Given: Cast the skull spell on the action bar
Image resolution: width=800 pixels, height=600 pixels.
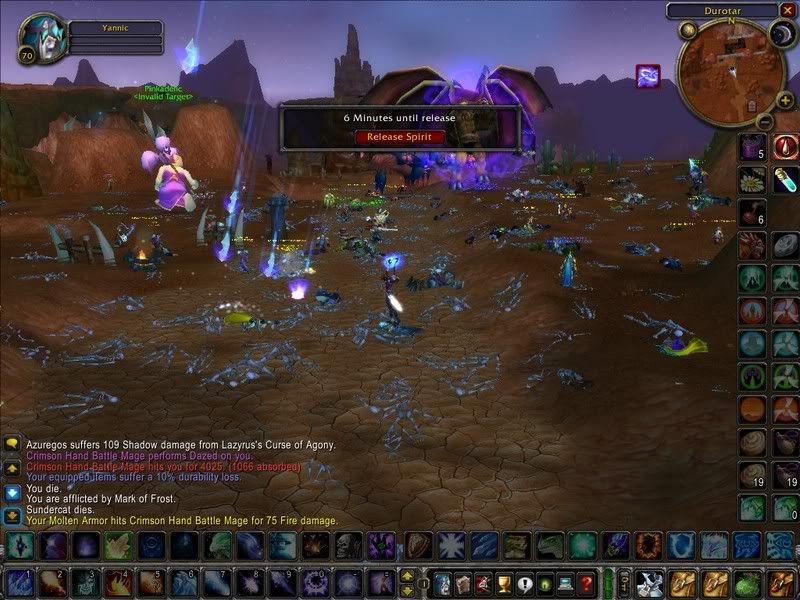Looking at the screenshot, I should click(x=345, y=545).
